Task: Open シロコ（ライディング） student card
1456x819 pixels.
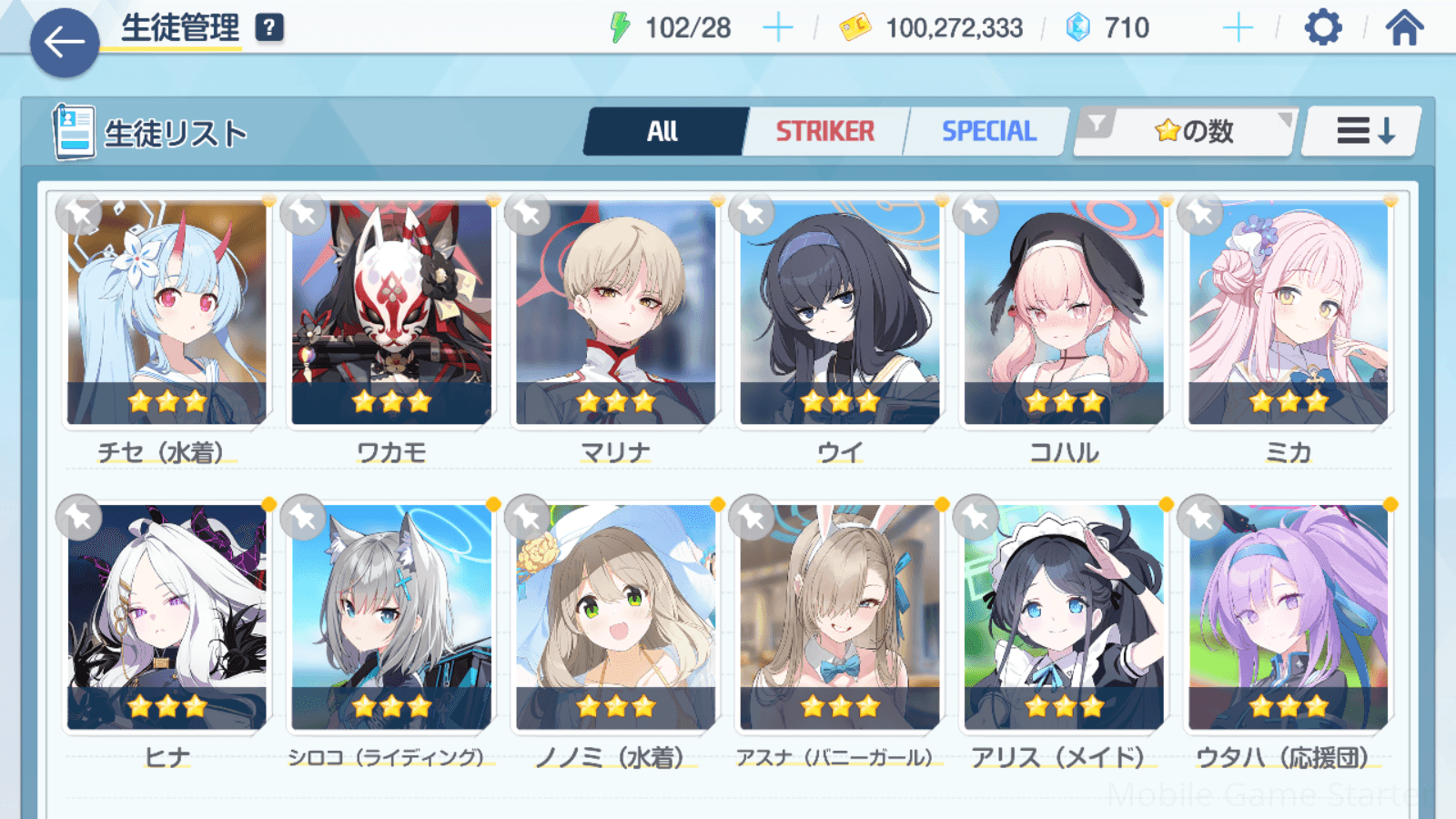Action: [391, 616]
